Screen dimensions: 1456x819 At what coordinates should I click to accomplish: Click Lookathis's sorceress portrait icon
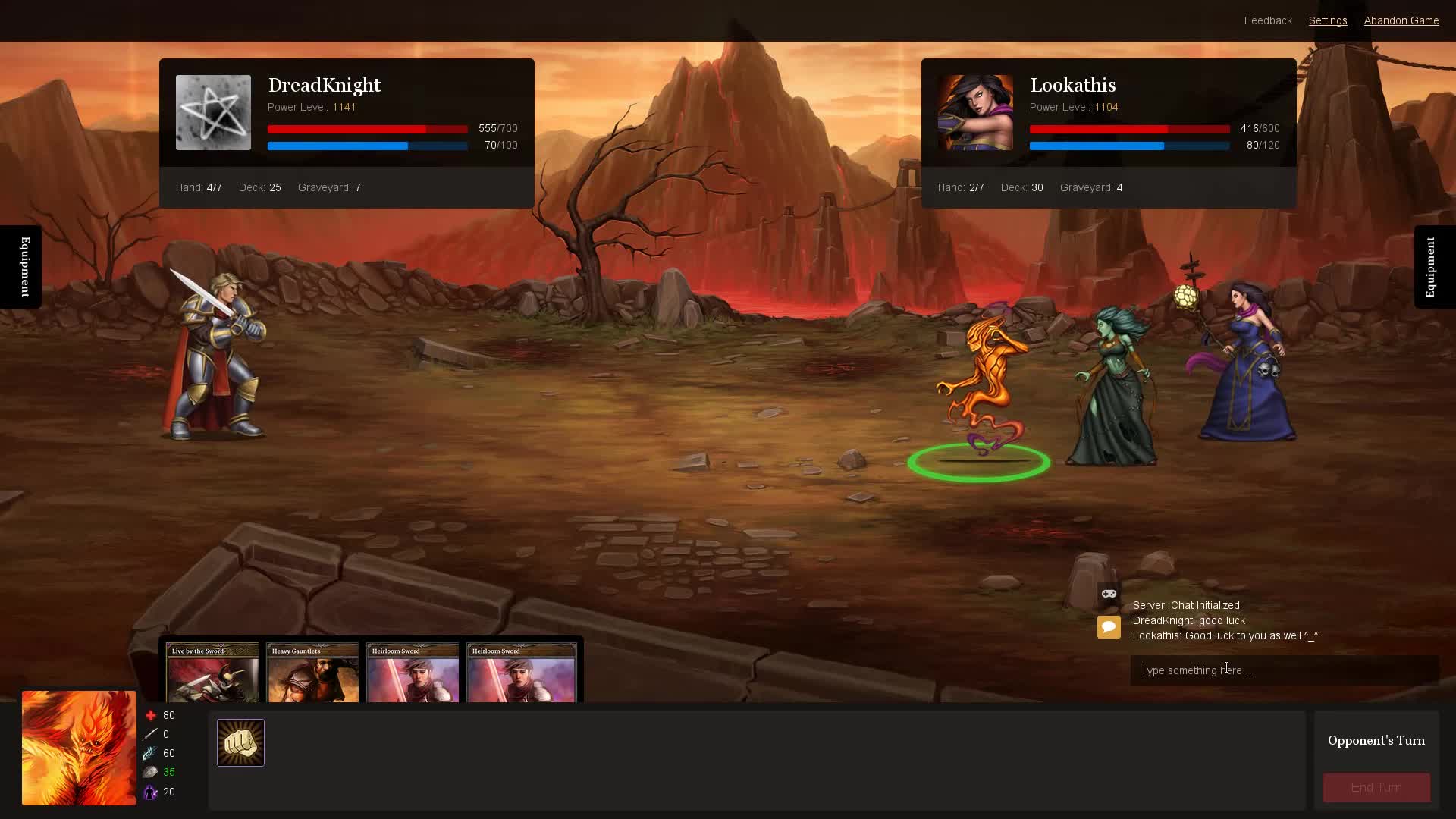(975, 112)
